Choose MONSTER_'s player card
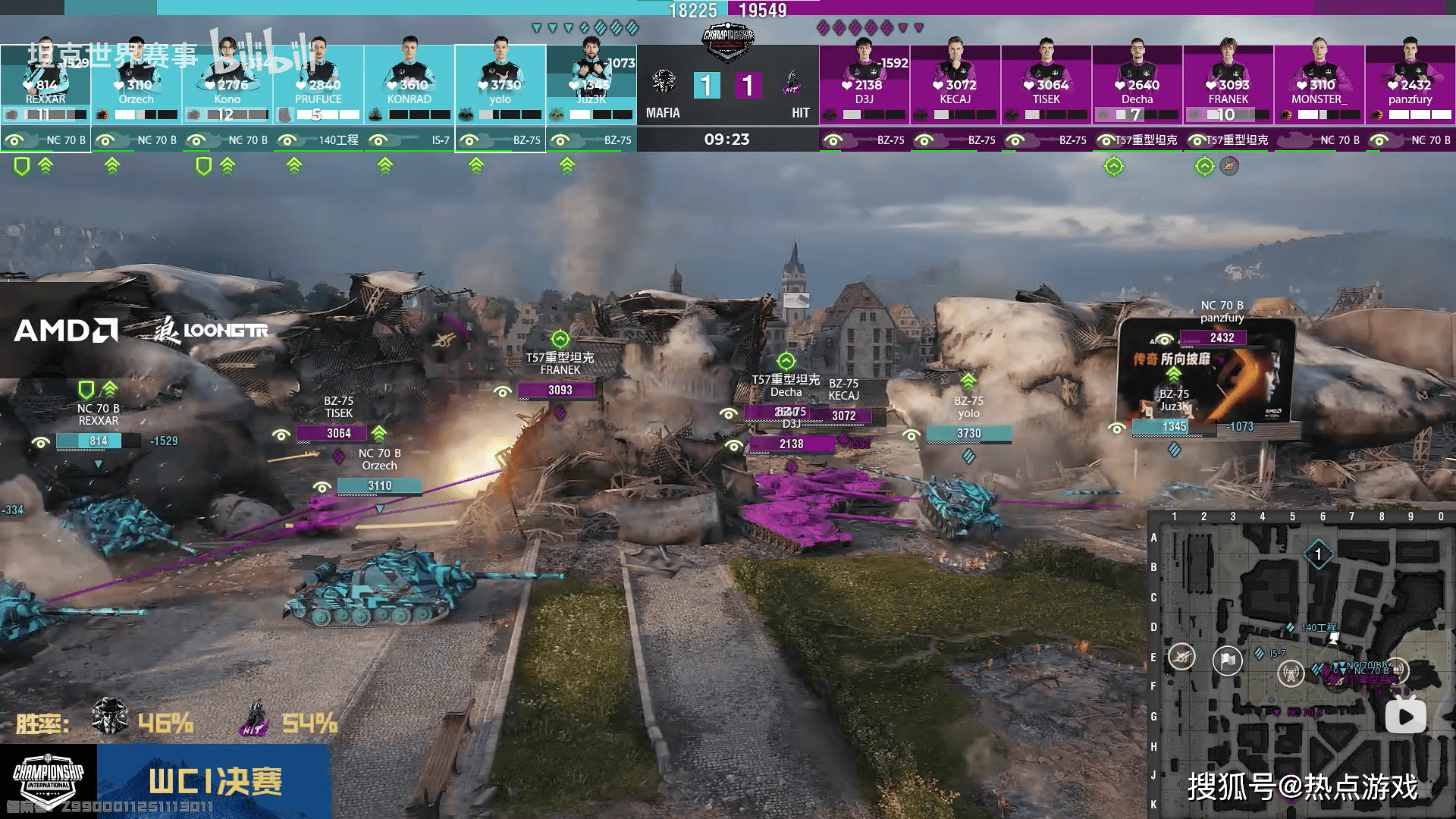 (1319, 83)
